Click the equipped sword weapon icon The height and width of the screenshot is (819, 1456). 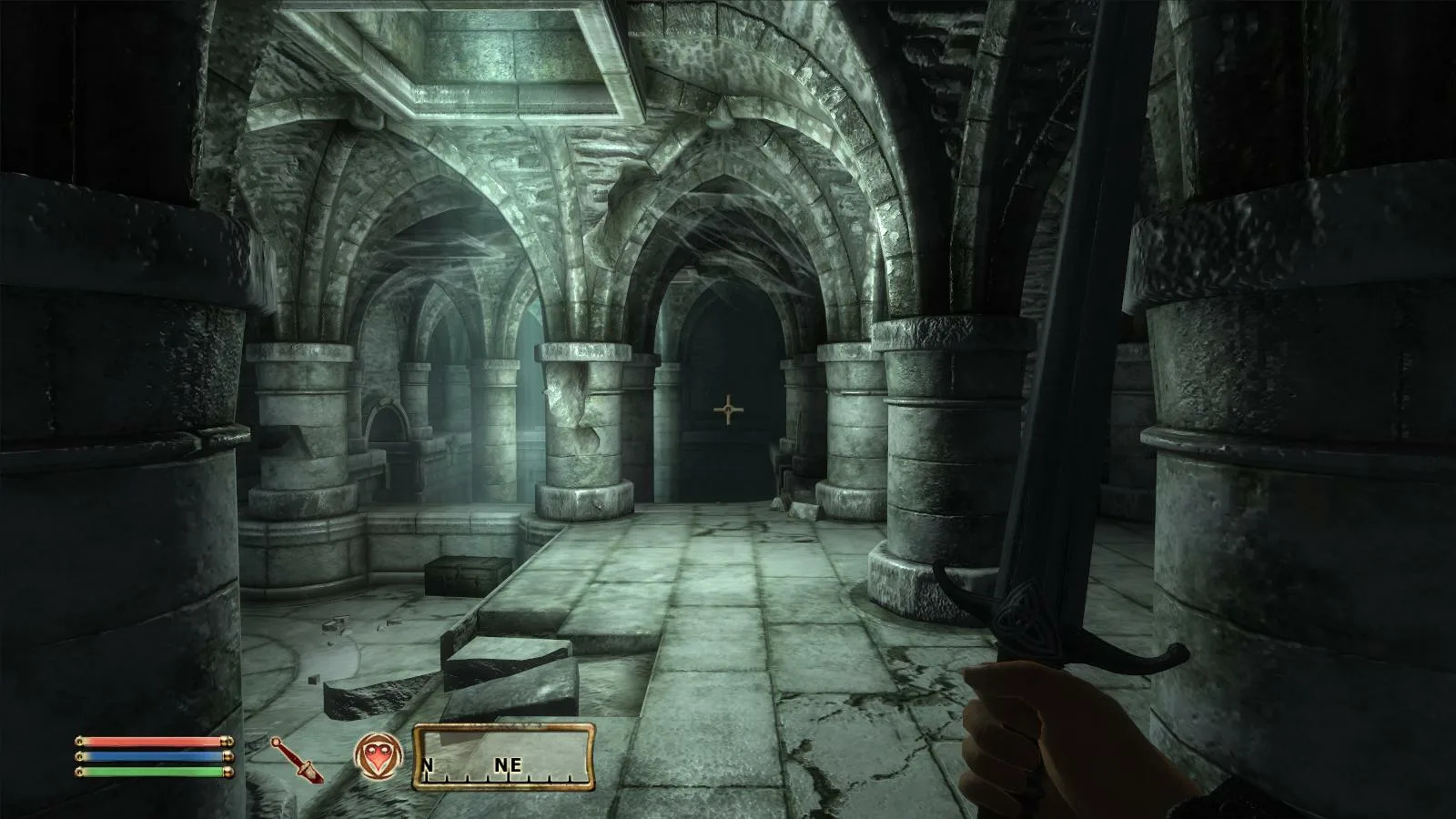pos(297,761)
